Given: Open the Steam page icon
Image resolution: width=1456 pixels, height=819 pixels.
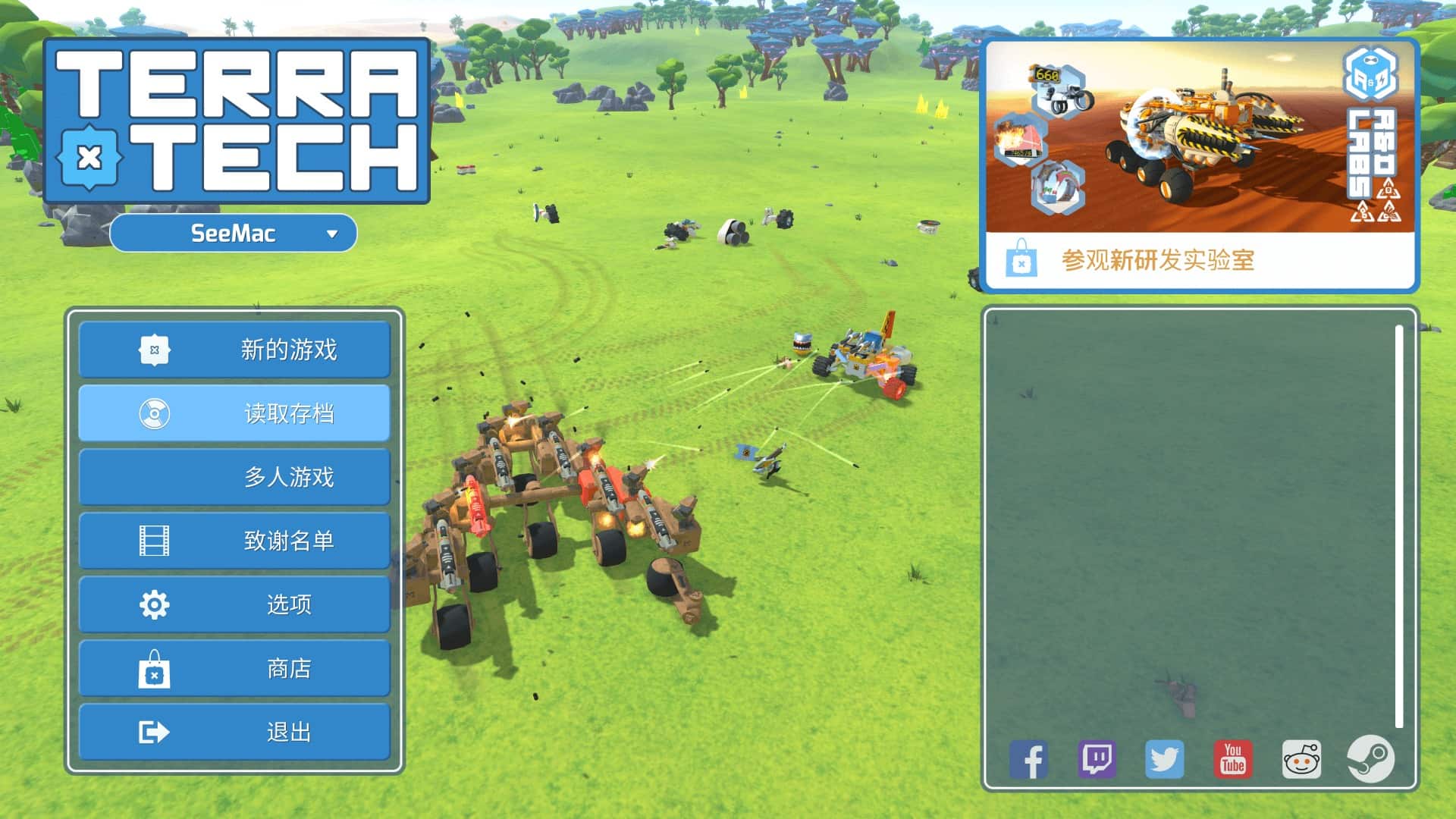Looking at the screenshot, I should tap(1370, 759).
